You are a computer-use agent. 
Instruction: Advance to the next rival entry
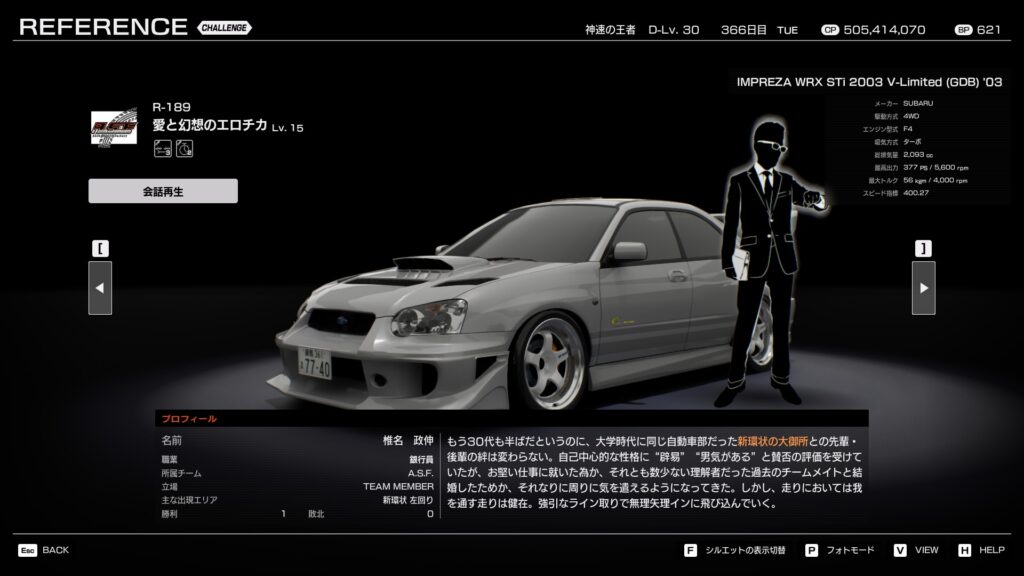(x=923, y=288)
